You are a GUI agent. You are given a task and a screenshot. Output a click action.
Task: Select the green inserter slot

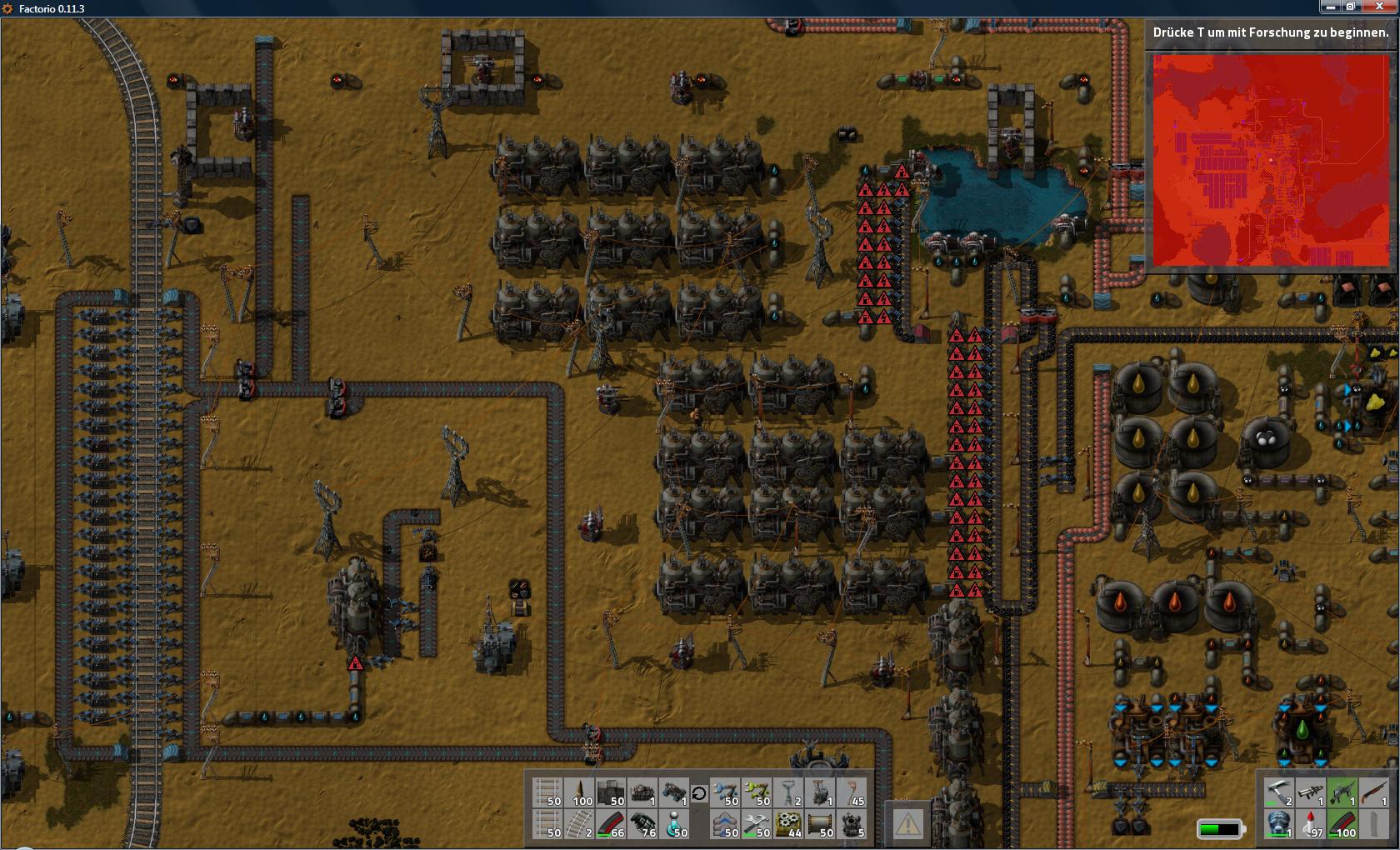click(757, 792)
